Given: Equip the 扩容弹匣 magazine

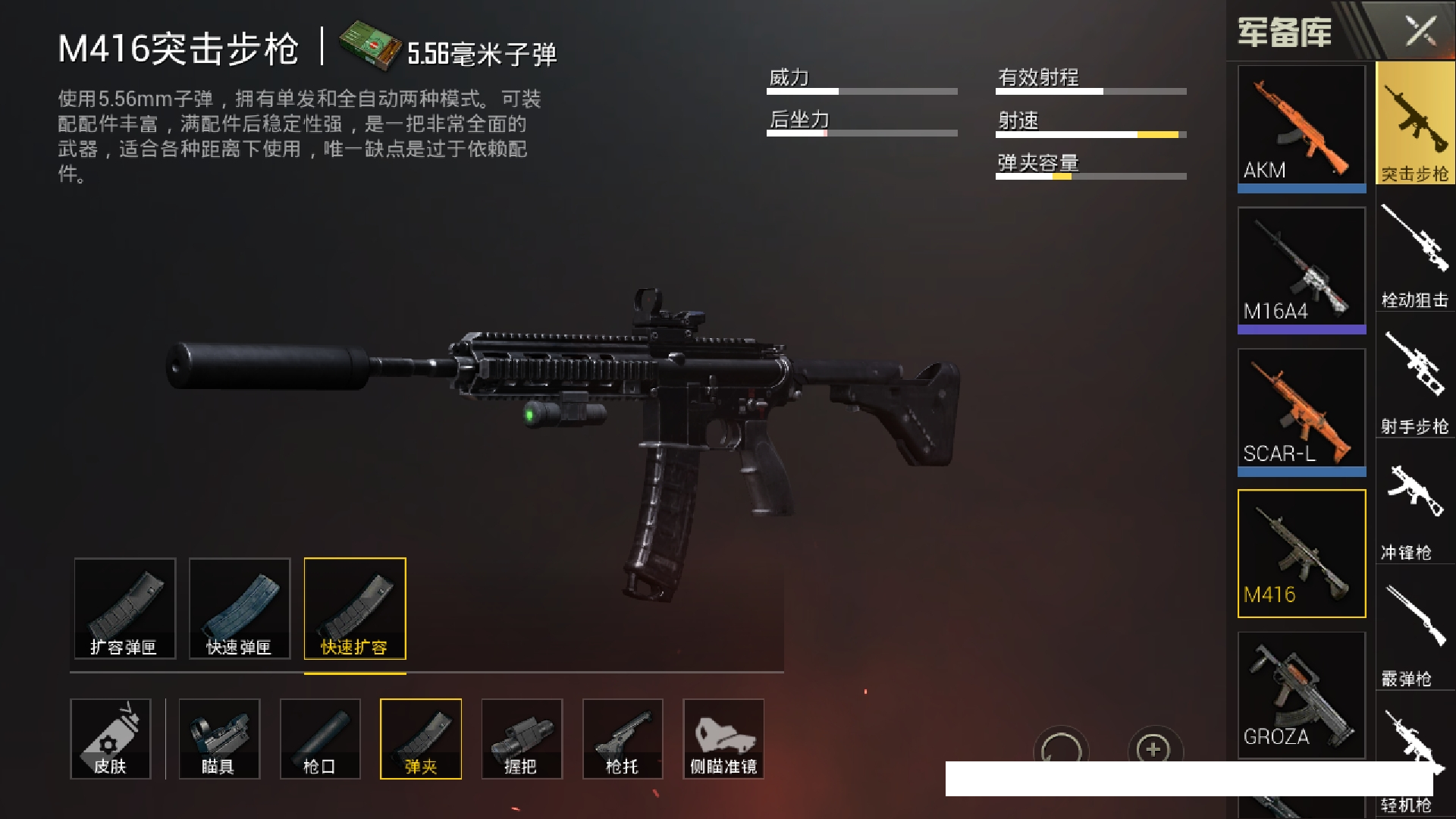Looking at the screenshot, I should [125, 608].
